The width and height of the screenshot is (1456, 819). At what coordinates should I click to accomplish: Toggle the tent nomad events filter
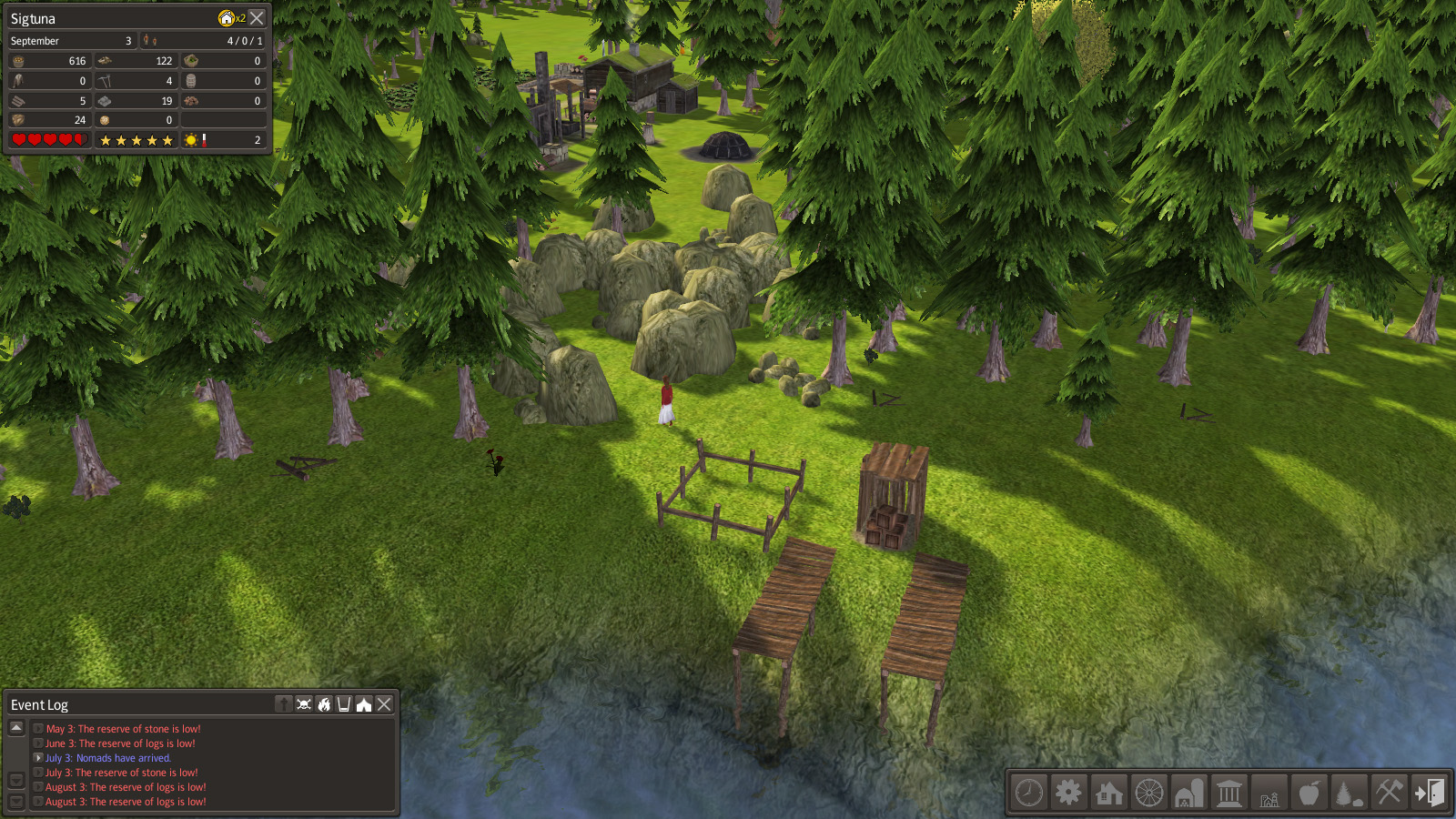click(364, 704)
